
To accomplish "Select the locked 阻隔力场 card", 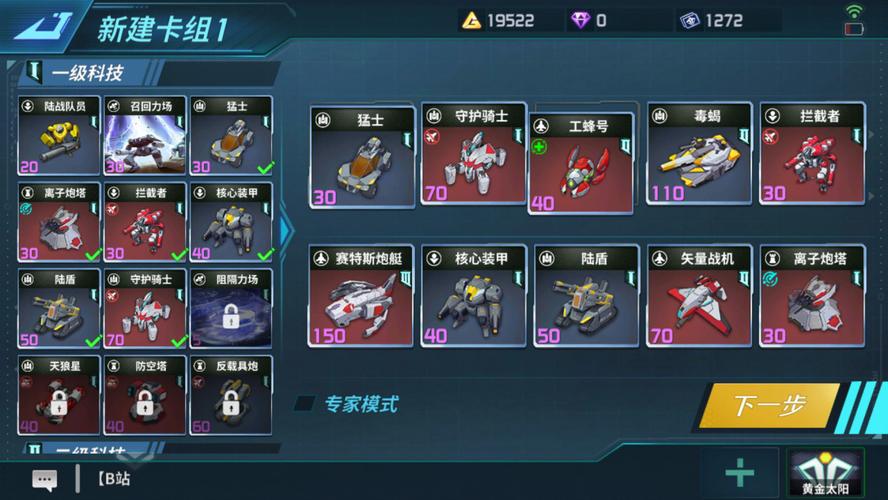I will coord(230,308).
